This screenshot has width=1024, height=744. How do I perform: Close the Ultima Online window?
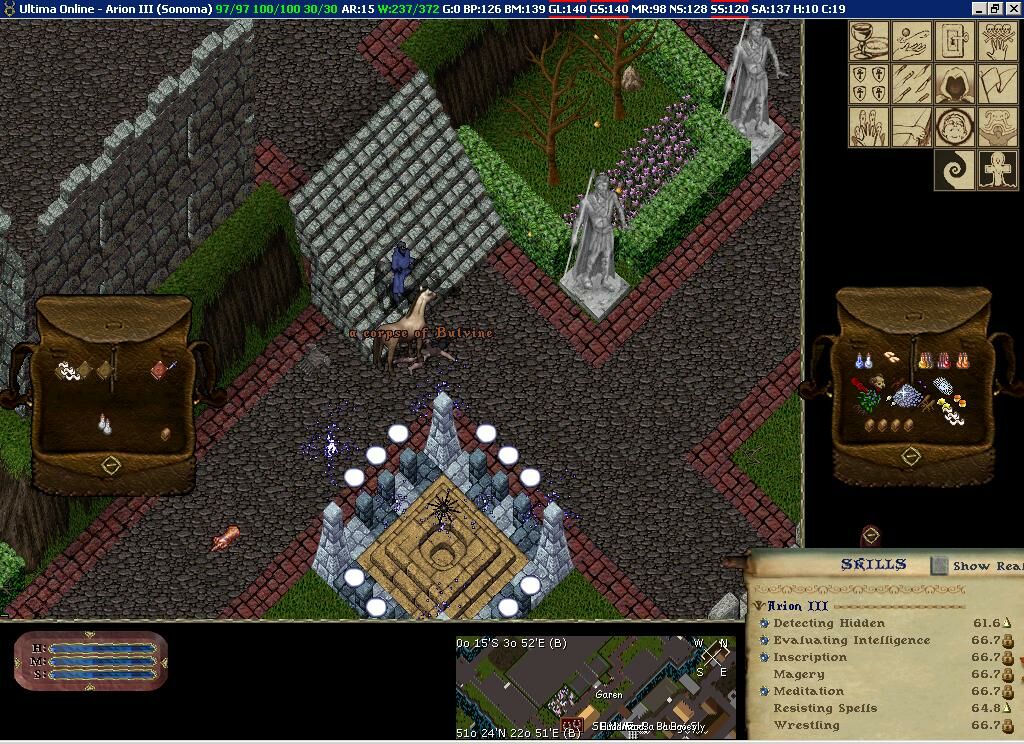(x=1012, y=9)
